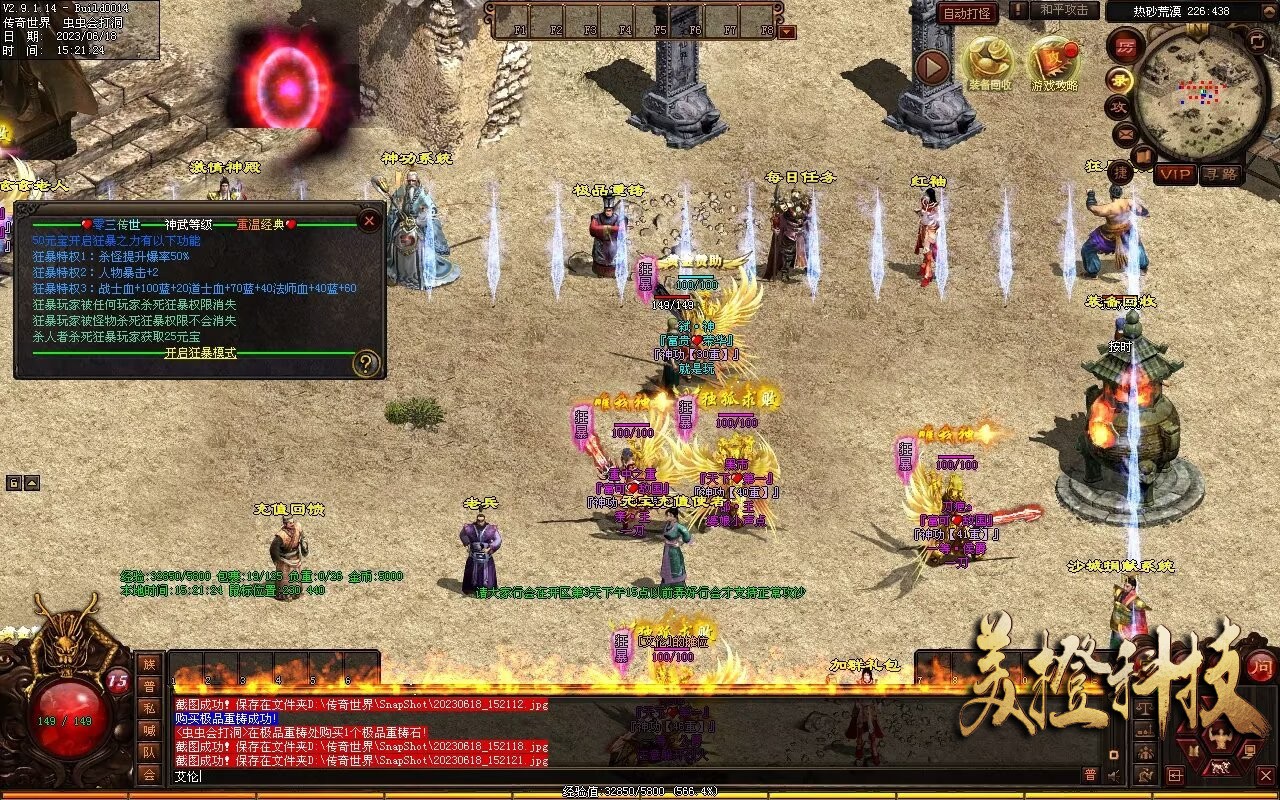
Task: Switch to the 喊 shout channel
Action: click(149, 730)
